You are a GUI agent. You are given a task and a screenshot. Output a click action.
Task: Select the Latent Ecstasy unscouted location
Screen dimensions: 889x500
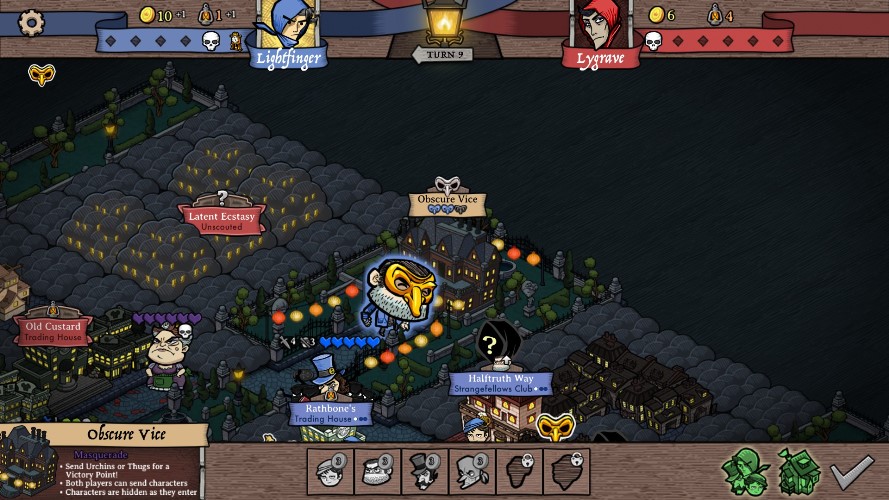pyautogui.click(x=222, y=218)
